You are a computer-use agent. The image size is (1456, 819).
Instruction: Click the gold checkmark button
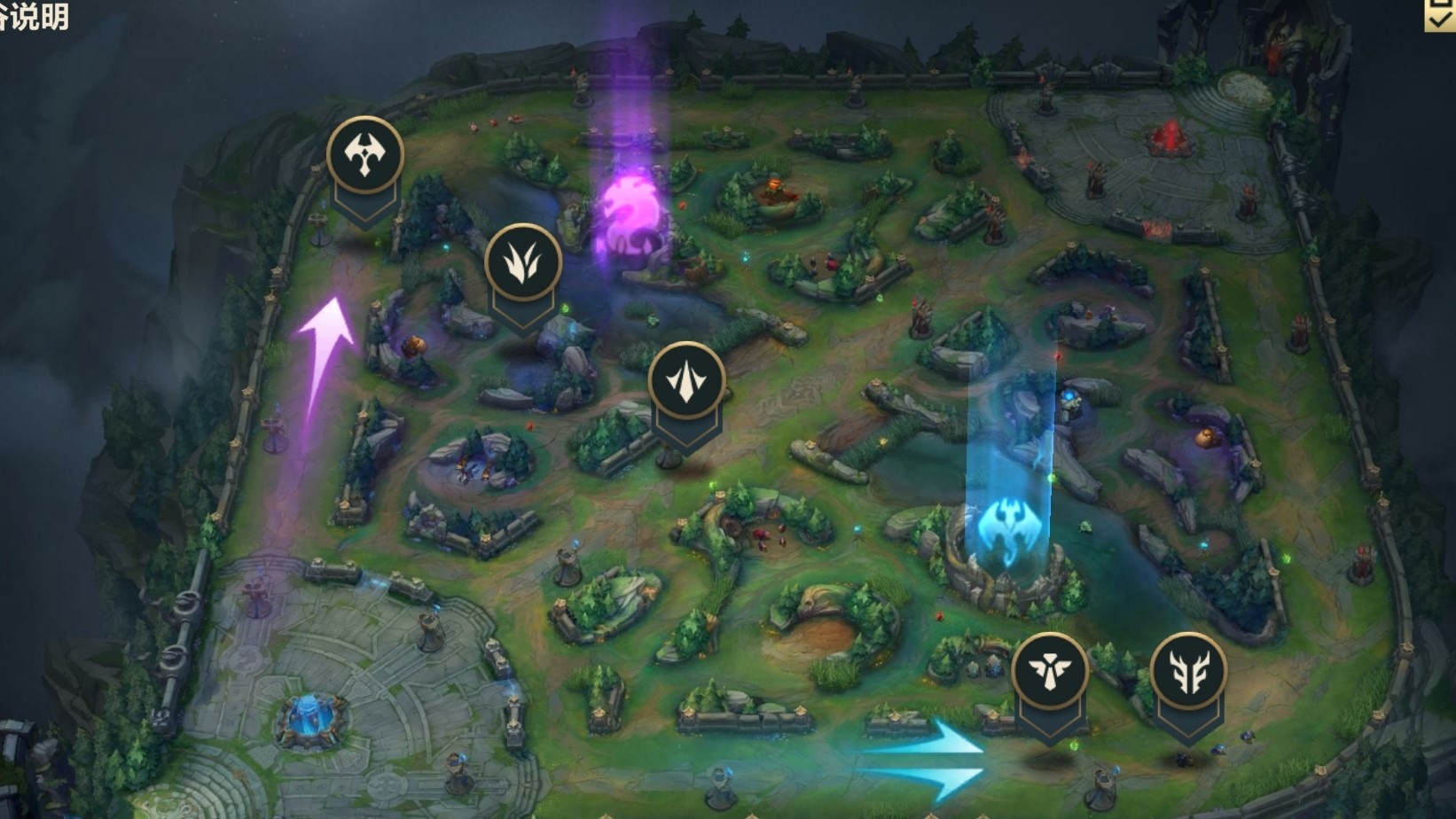(x=1439, y=15)
